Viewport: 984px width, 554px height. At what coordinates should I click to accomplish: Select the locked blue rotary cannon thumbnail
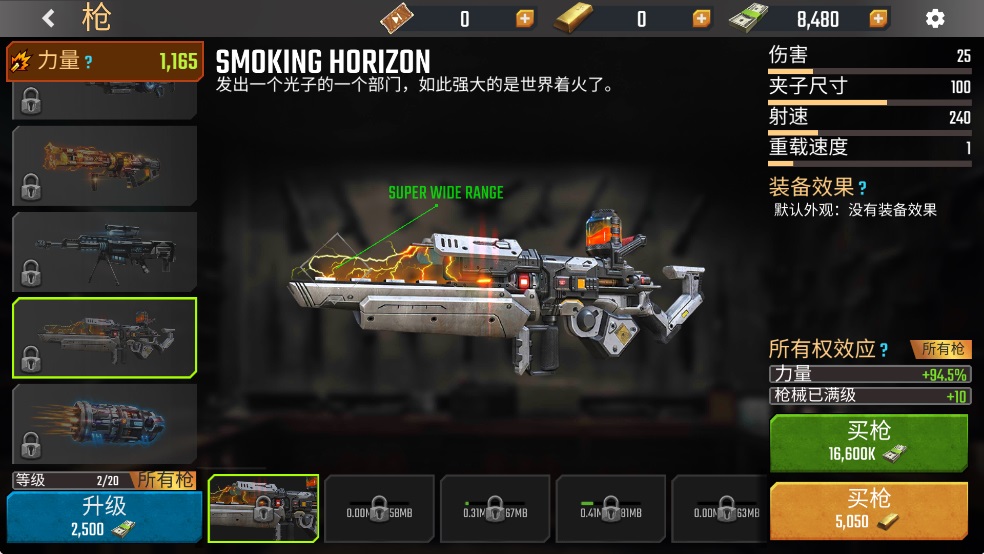tap(104, 424)
